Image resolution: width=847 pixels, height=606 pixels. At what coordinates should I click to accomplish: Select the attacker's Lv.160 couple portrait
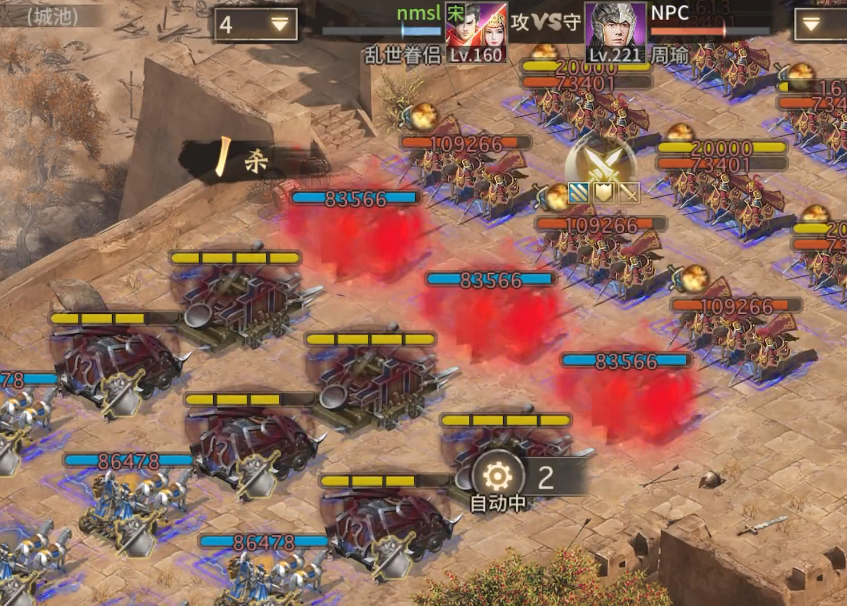click(476, 31)
